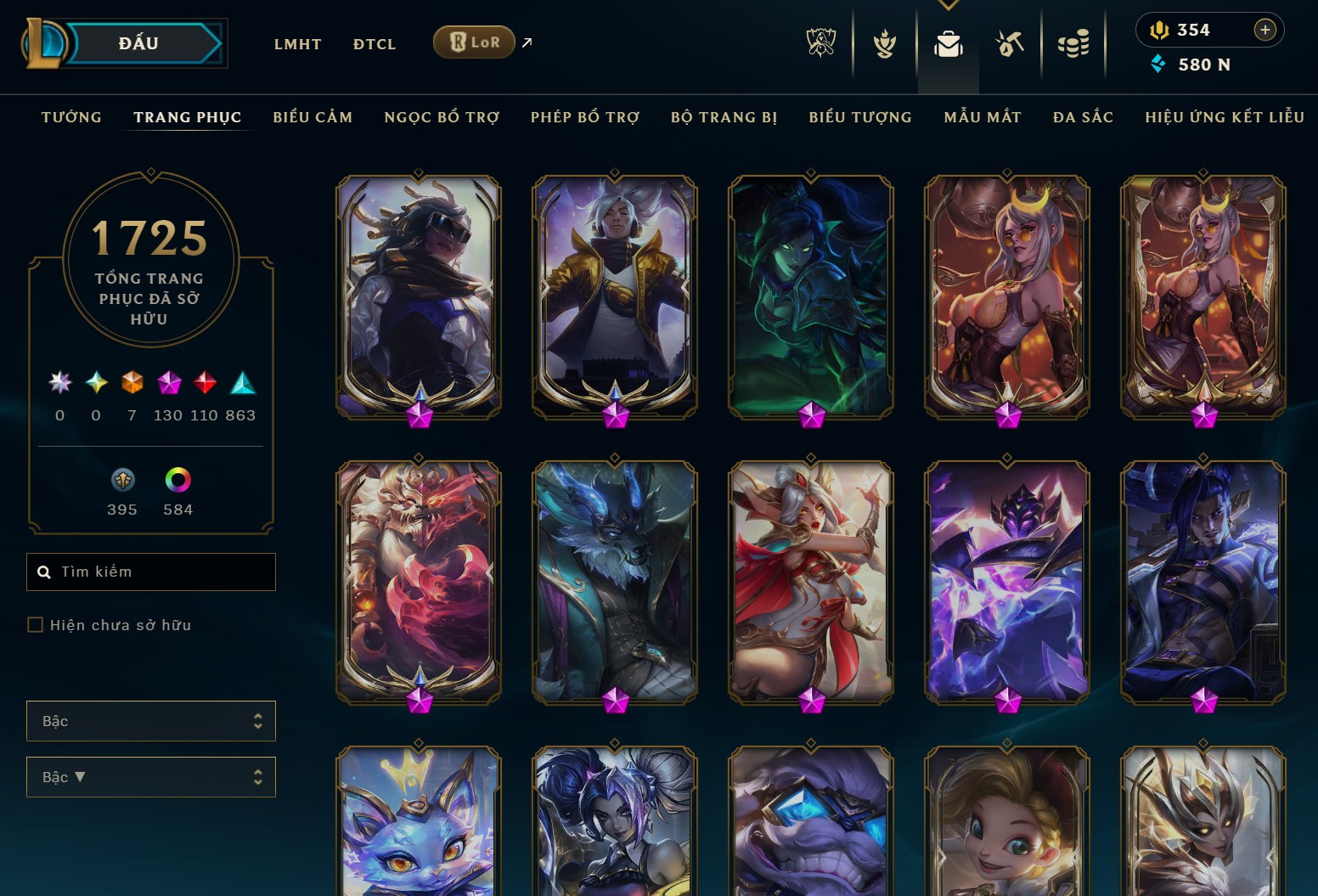This screenshot has height=896, width=1318.
Task: Collapse the gold chevron above the backpack icon
Action: (948, 4)
